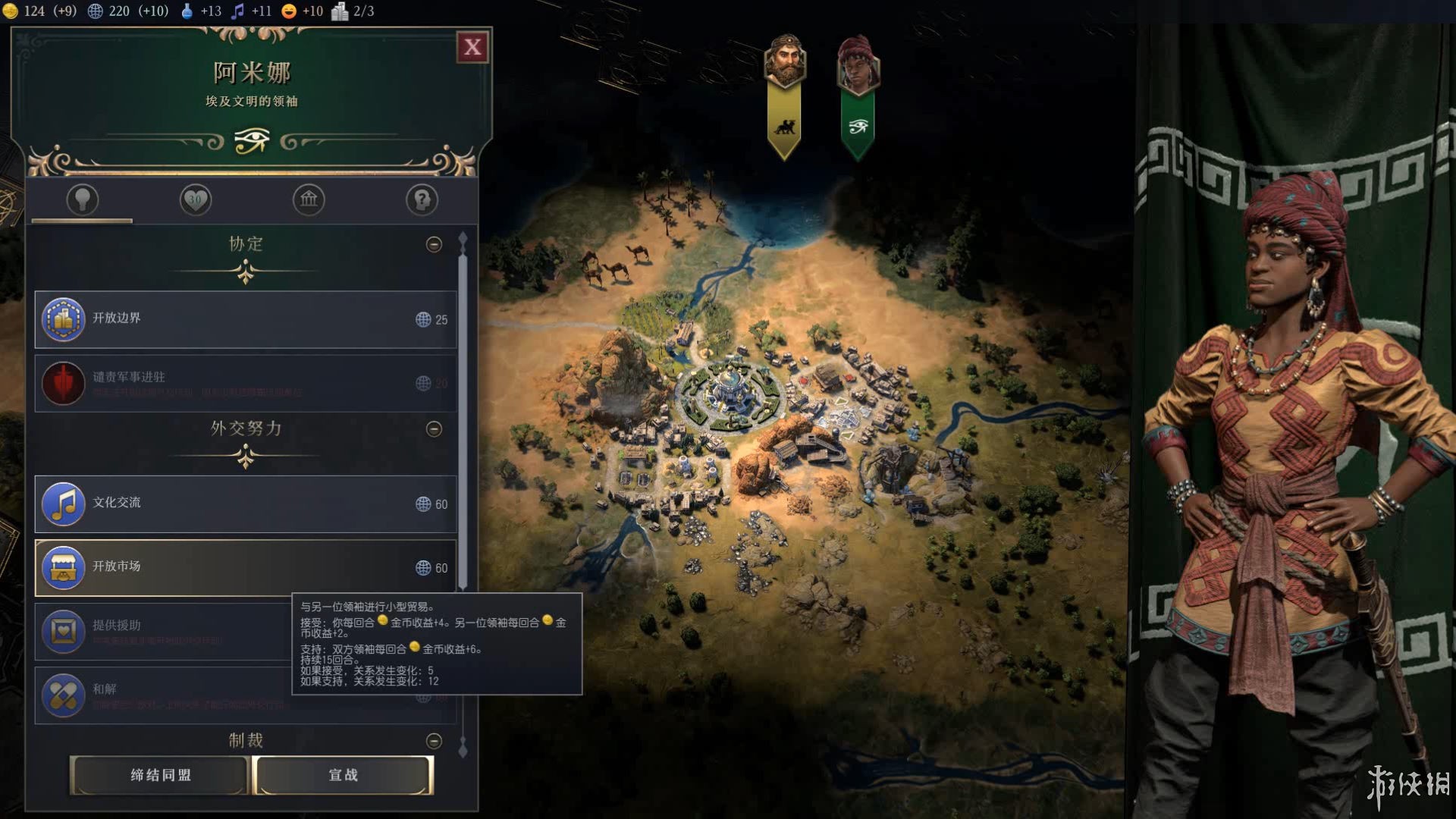Collapse the 协定 agreements section
Image resolution: width=1456 pixels, height=819 pixels.
[x=434, y=244]
